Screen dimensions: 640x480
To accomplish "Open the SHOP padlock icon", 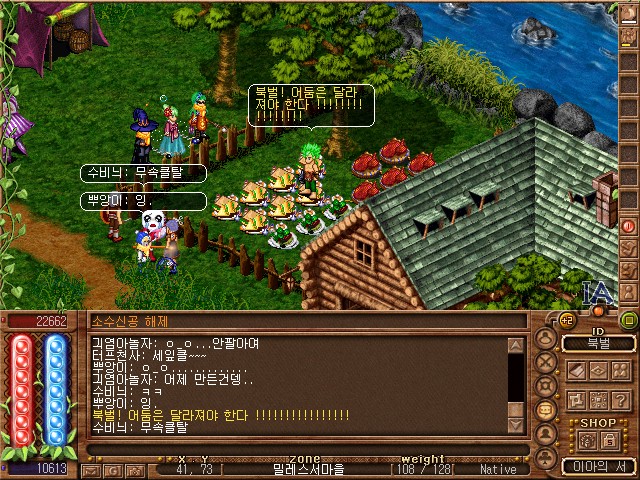I will tap(609, 440).
